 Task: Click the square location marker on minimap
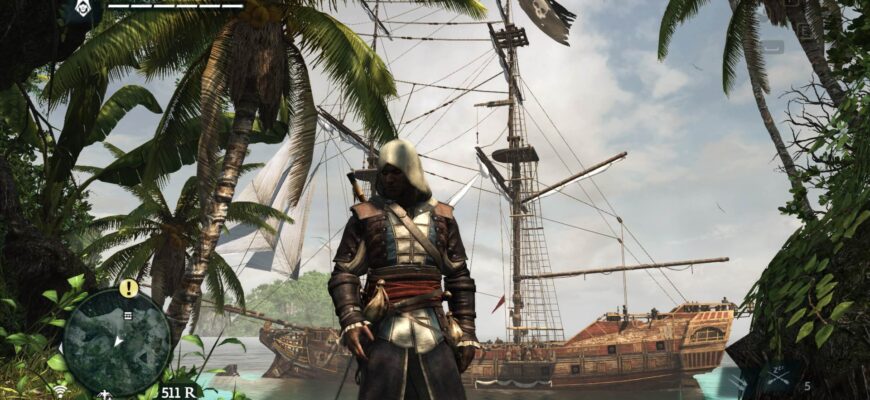click(x=127, y=315)
